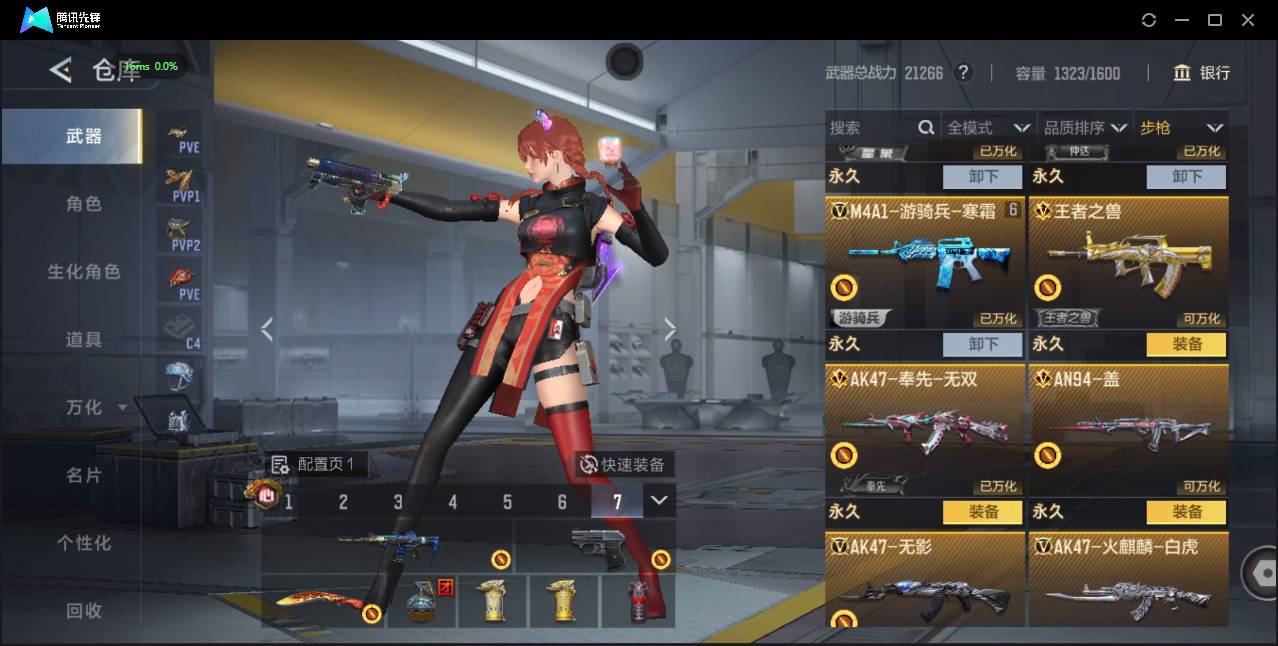Screen dimensions: 1278x646
Task: Select loadout slot number 3
Action: point(398,502)
